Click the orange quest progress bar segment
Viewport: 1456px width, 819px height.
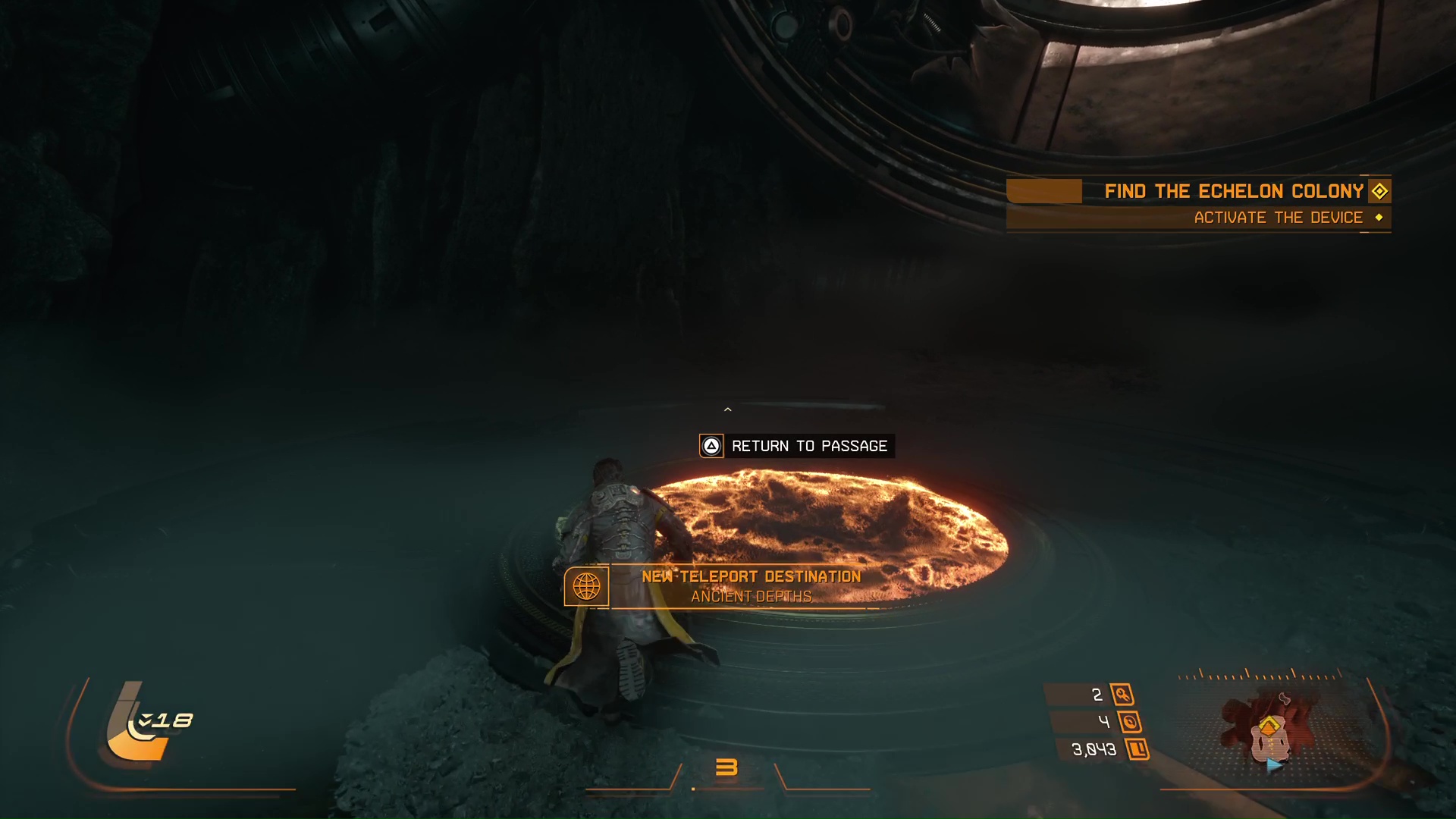coord(1044,191)
